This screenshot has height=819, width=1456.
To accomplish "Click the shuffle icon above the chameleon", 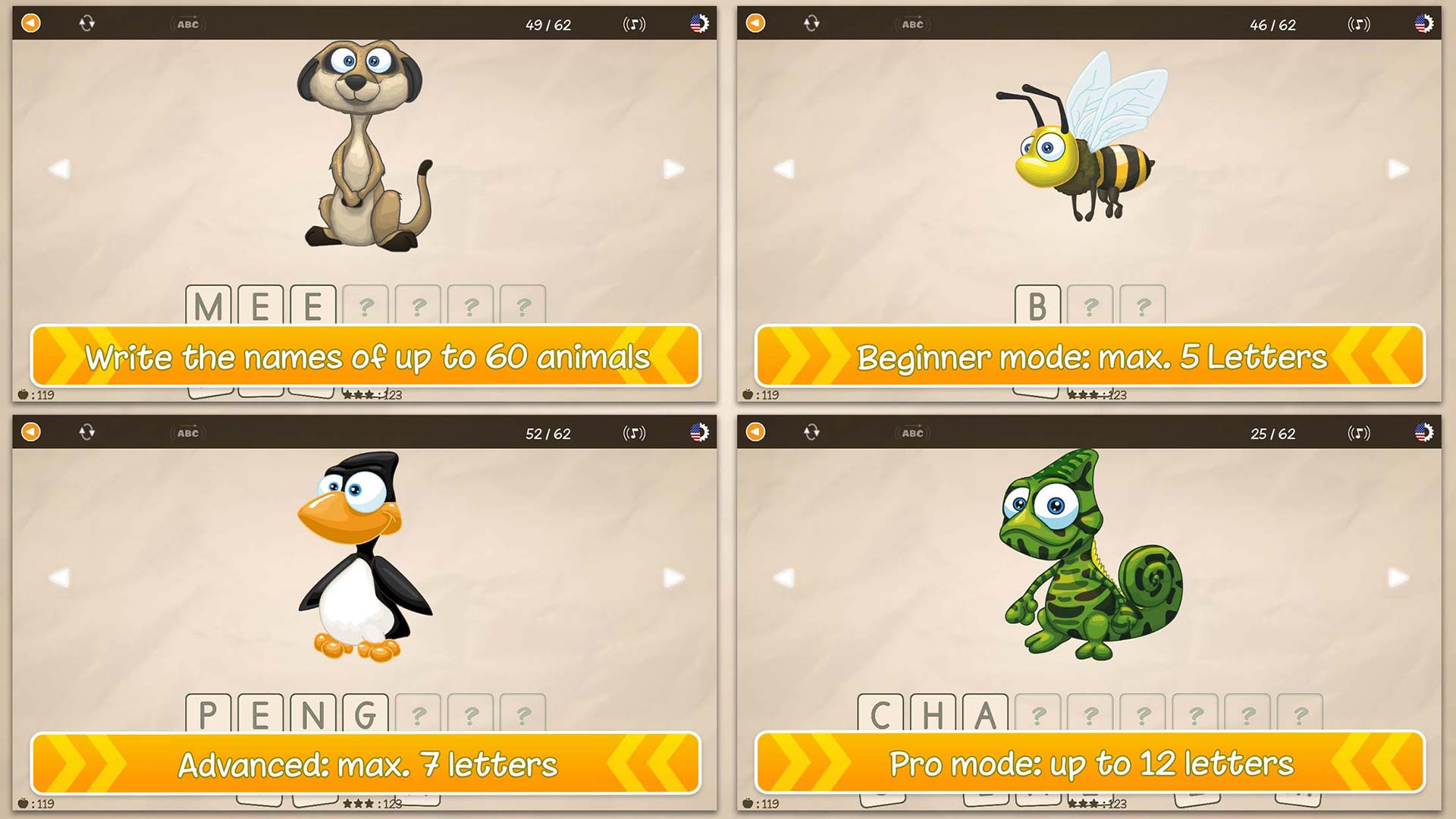I will [811, 431].
